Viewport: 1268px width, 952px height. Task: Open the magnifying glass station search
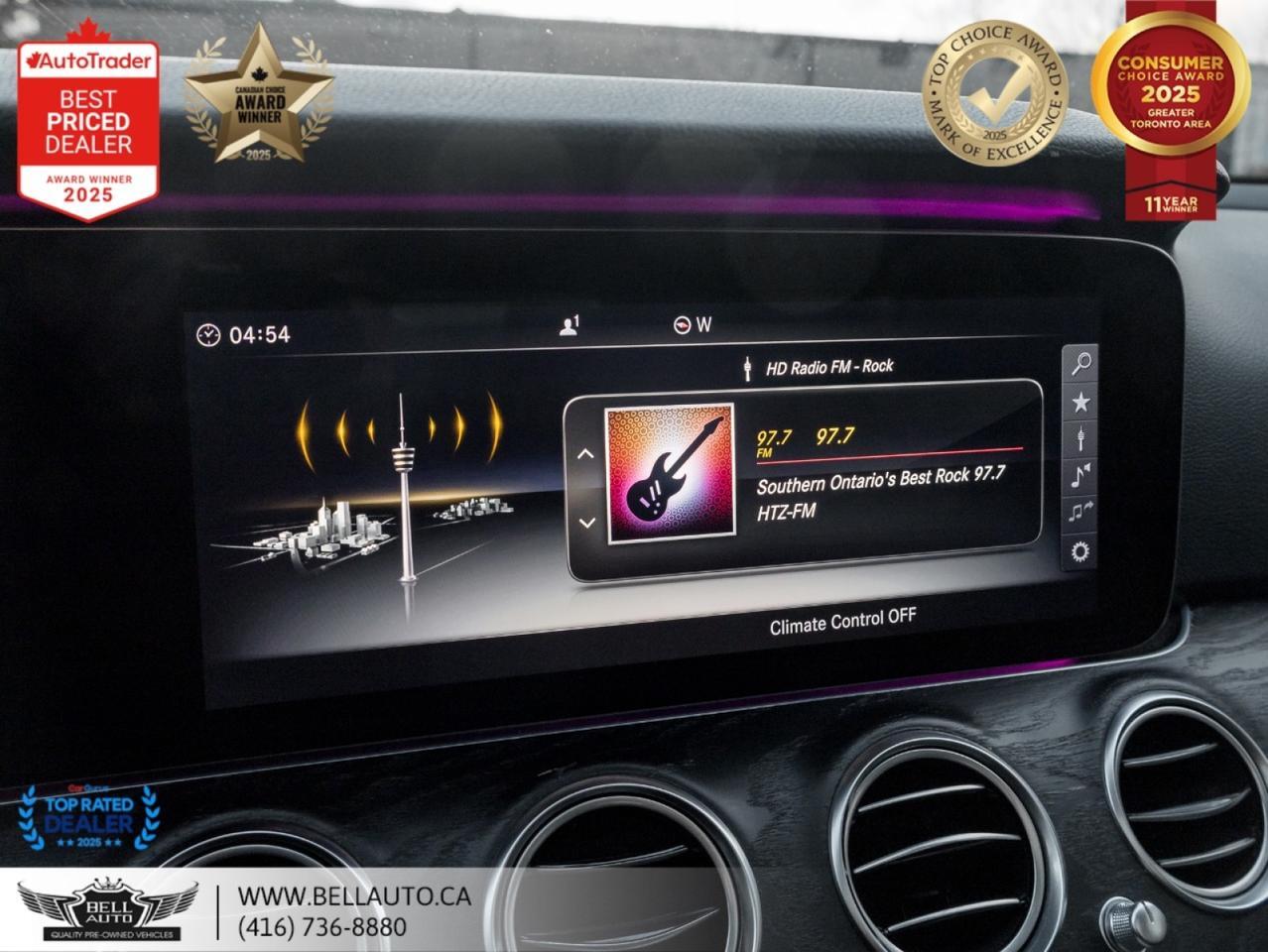point(1080,364)
